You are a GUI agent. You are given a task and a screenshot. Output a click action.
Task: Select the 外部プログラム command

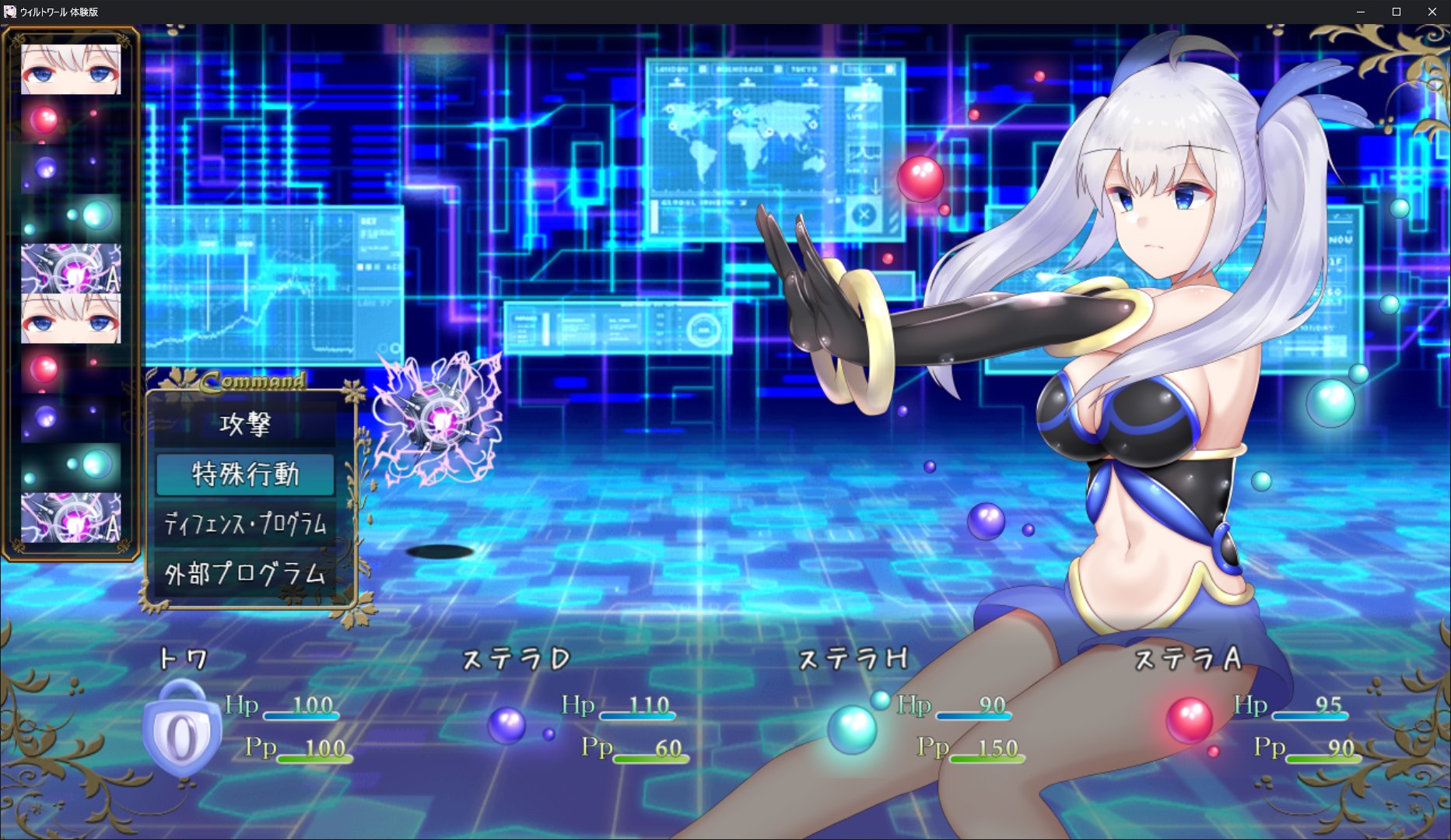coord(245,574)
